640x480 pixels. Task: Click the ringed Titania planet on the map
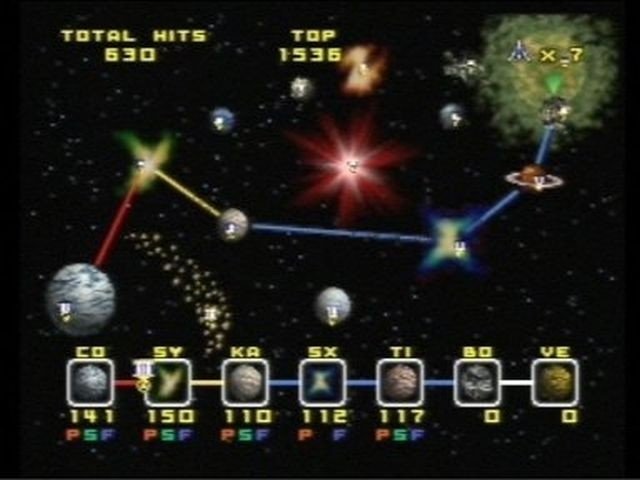point(533,177)
